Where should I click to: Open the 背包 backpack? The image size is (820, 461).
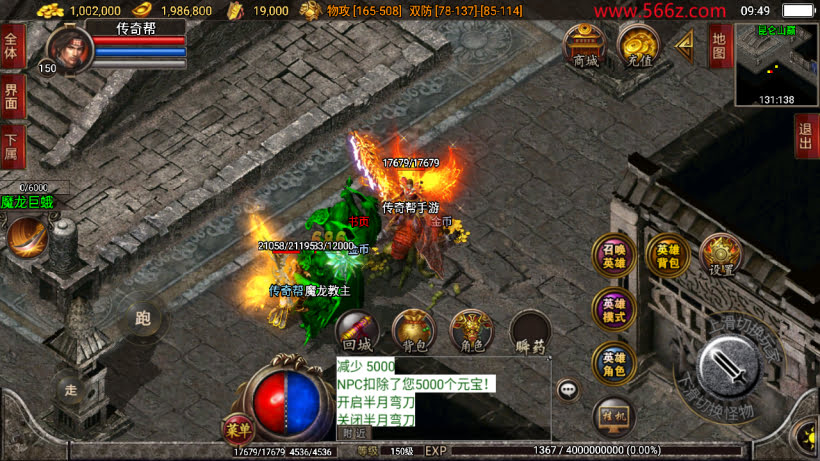pyautogui.click(x=413, y=331)
